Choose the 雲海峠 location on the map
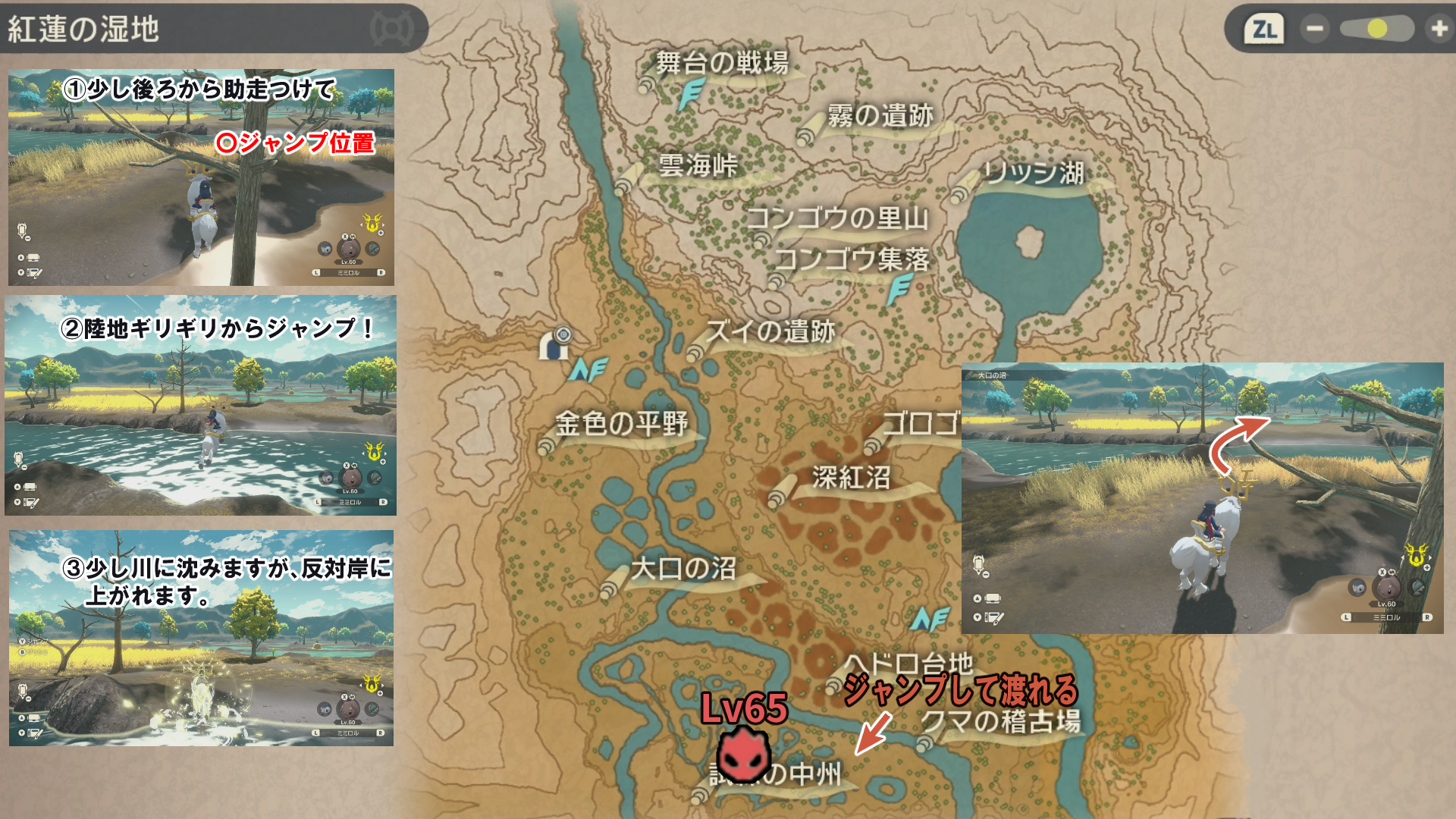 coord(697,165)
